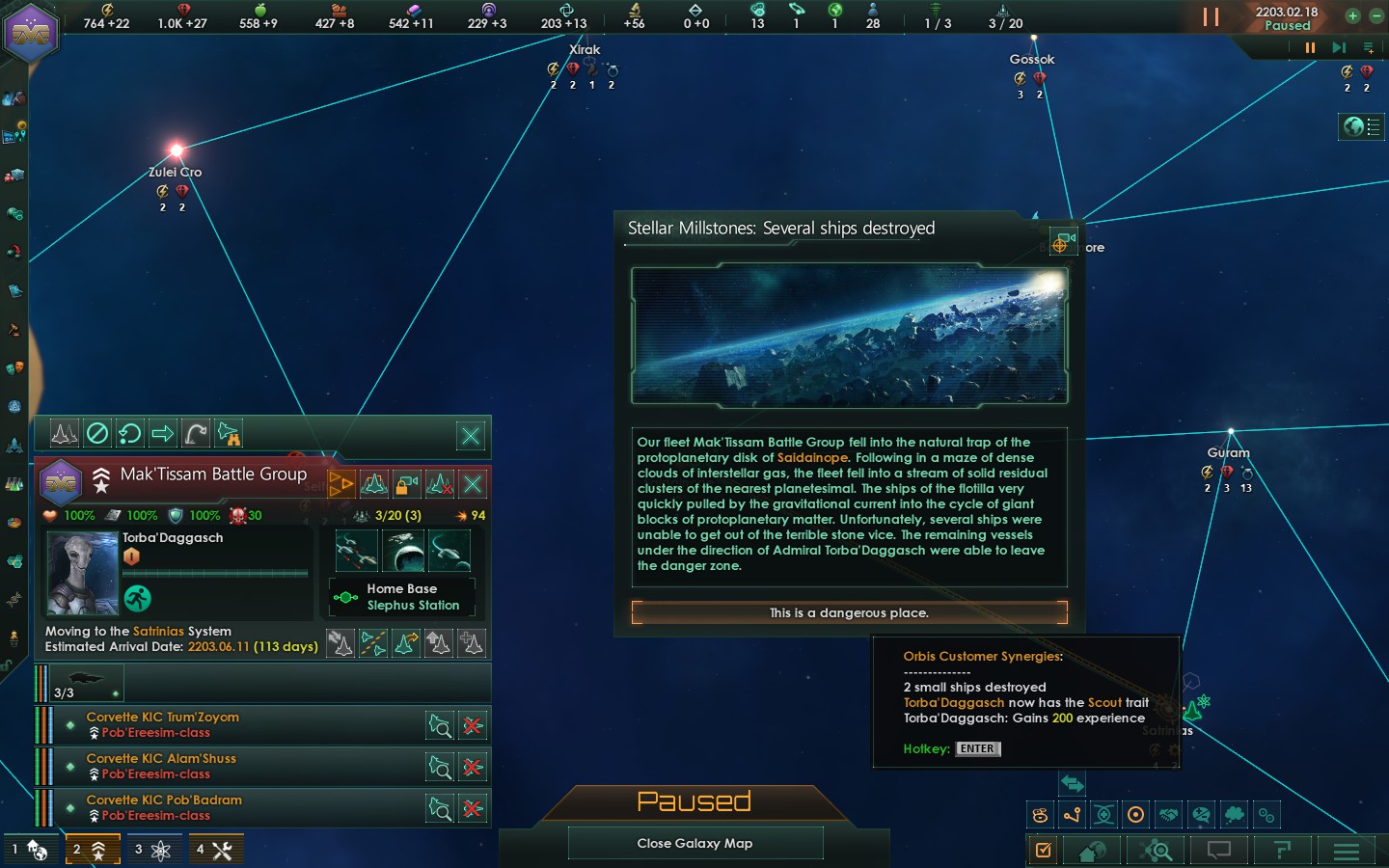The image size is (1389, 868).
Task: Disband the Mak'Tissam Battle Group fleet
Action: (473, 484)
